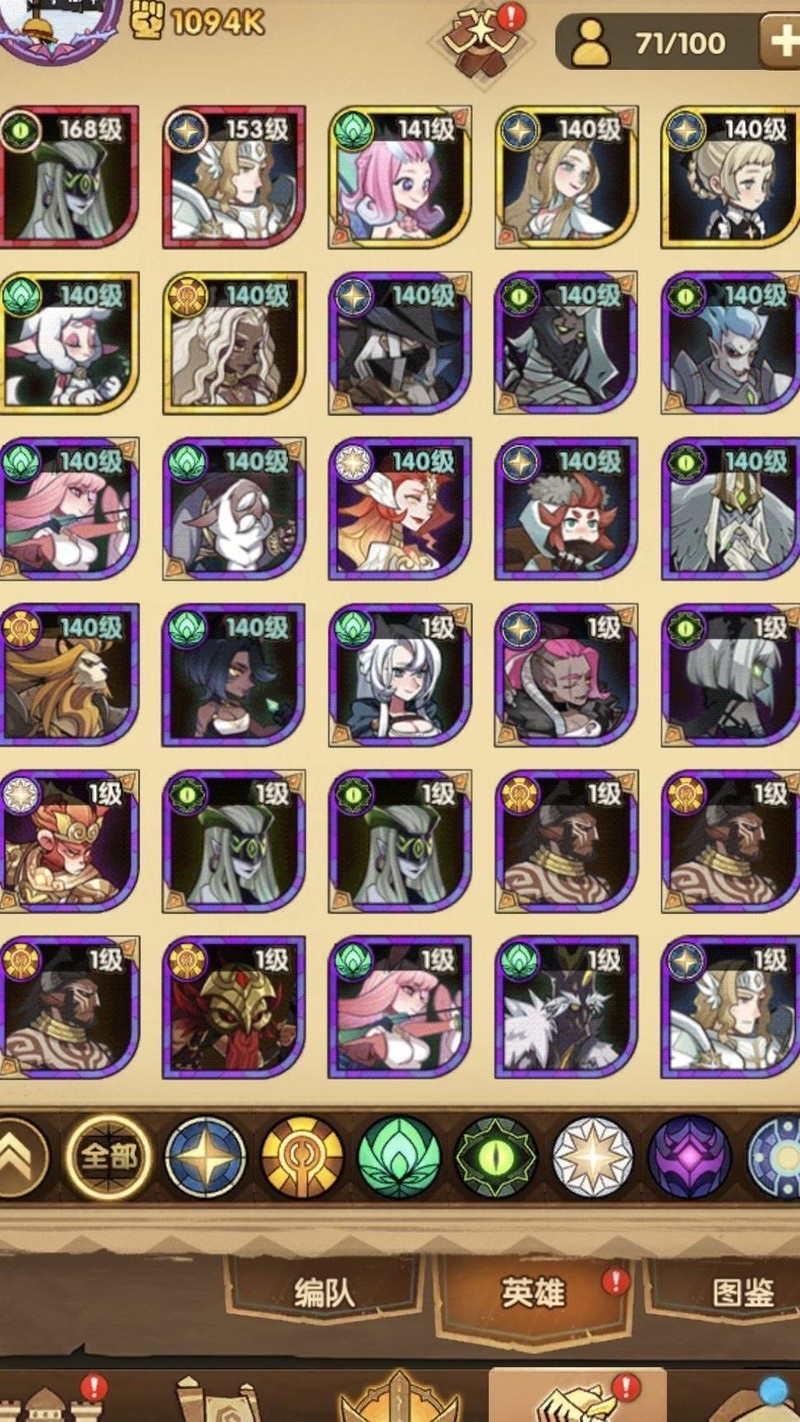Filter heroes by green lotus faction
The image size is (800, 1422).
[x=399, y=1157]
